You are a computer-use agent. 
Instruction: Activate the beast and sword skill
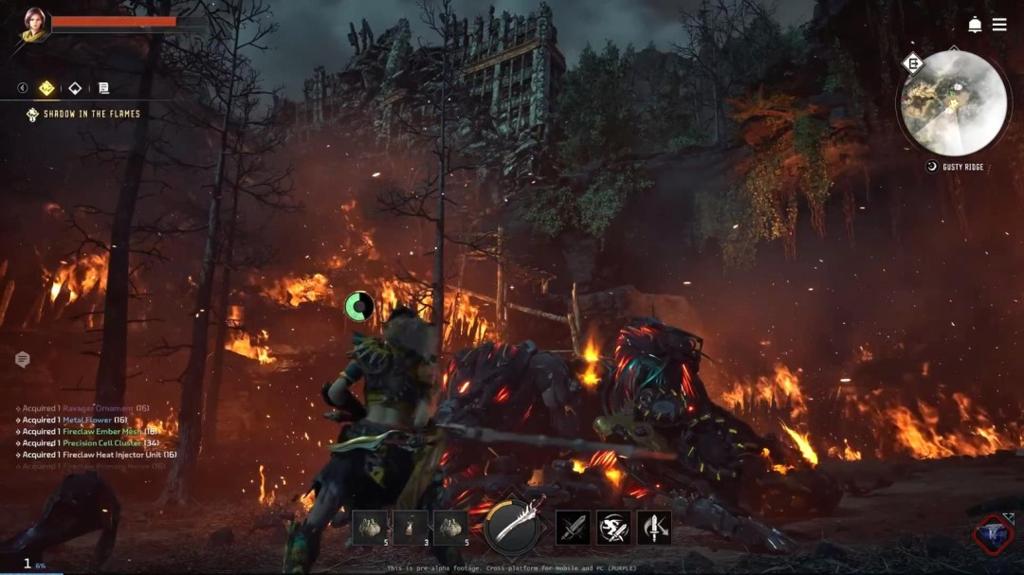pyautogui.click(x=613, y=527)
